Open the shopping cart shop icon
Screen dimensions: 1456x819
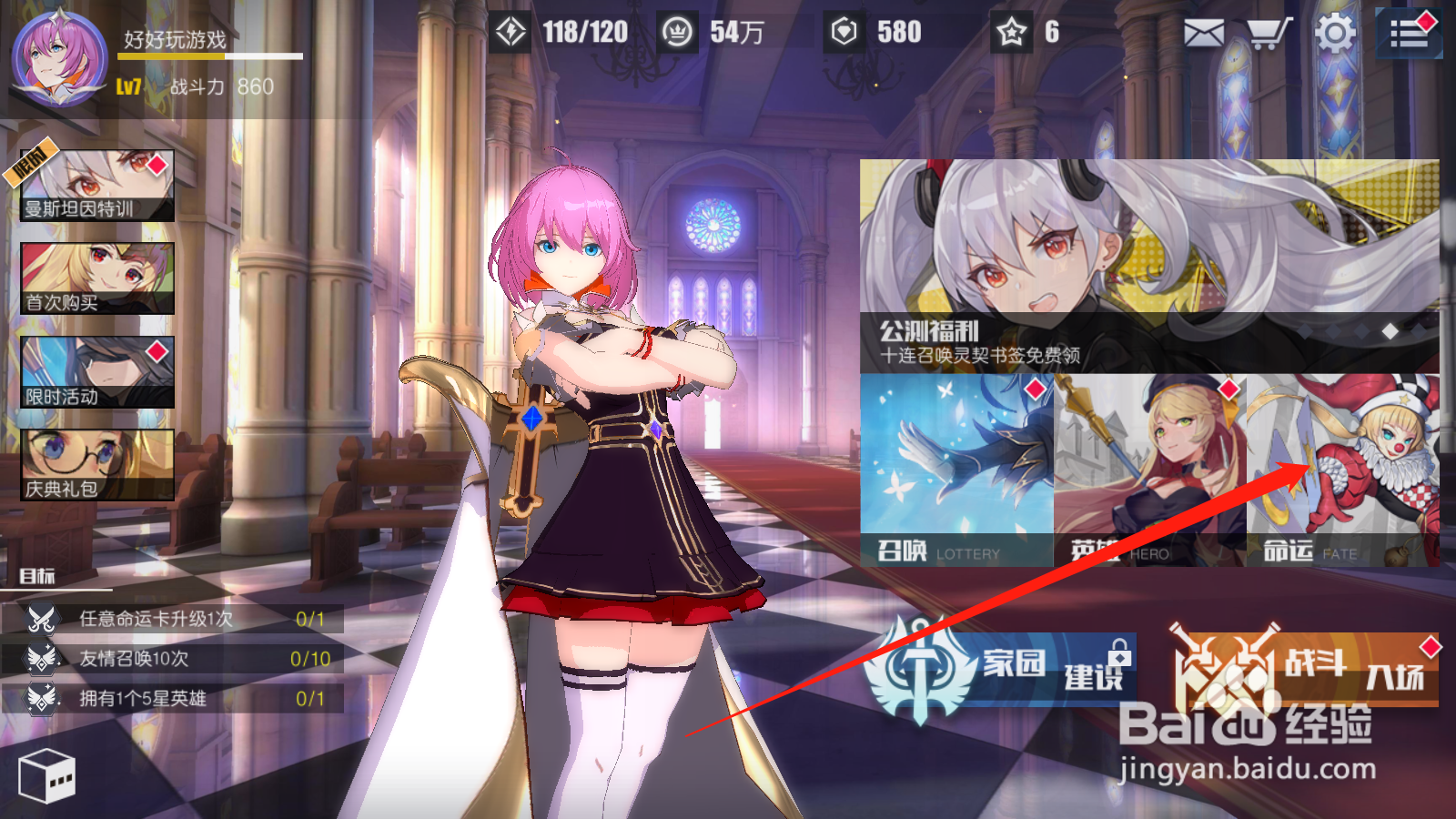pos(1269,33)
